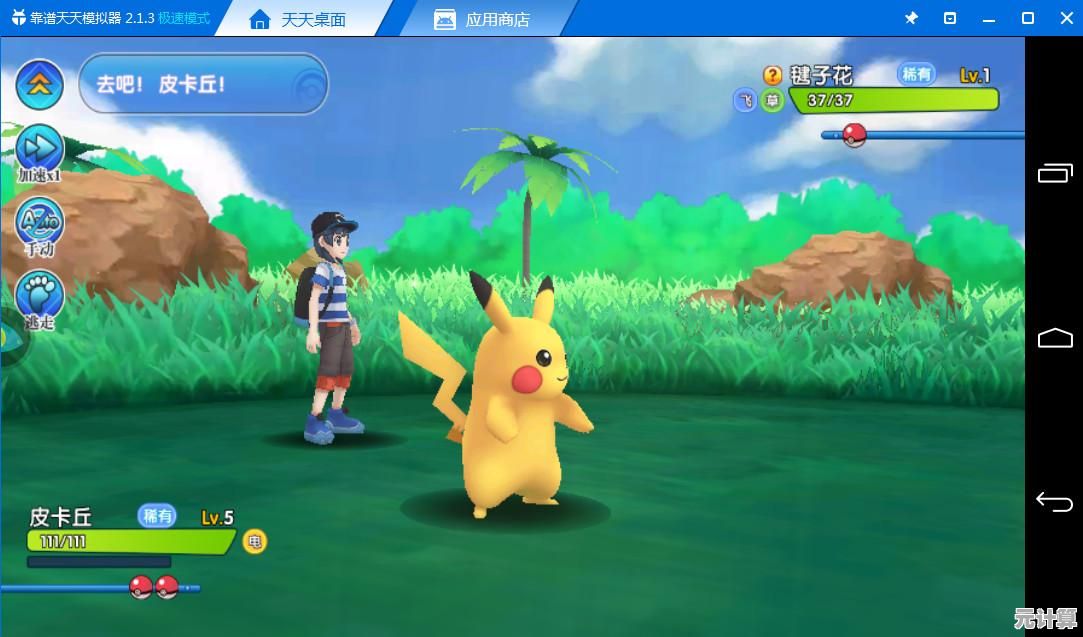Click the double-chevron button beside the battle message
This screenshot has height=637, width=1083.
pos(39,85)
